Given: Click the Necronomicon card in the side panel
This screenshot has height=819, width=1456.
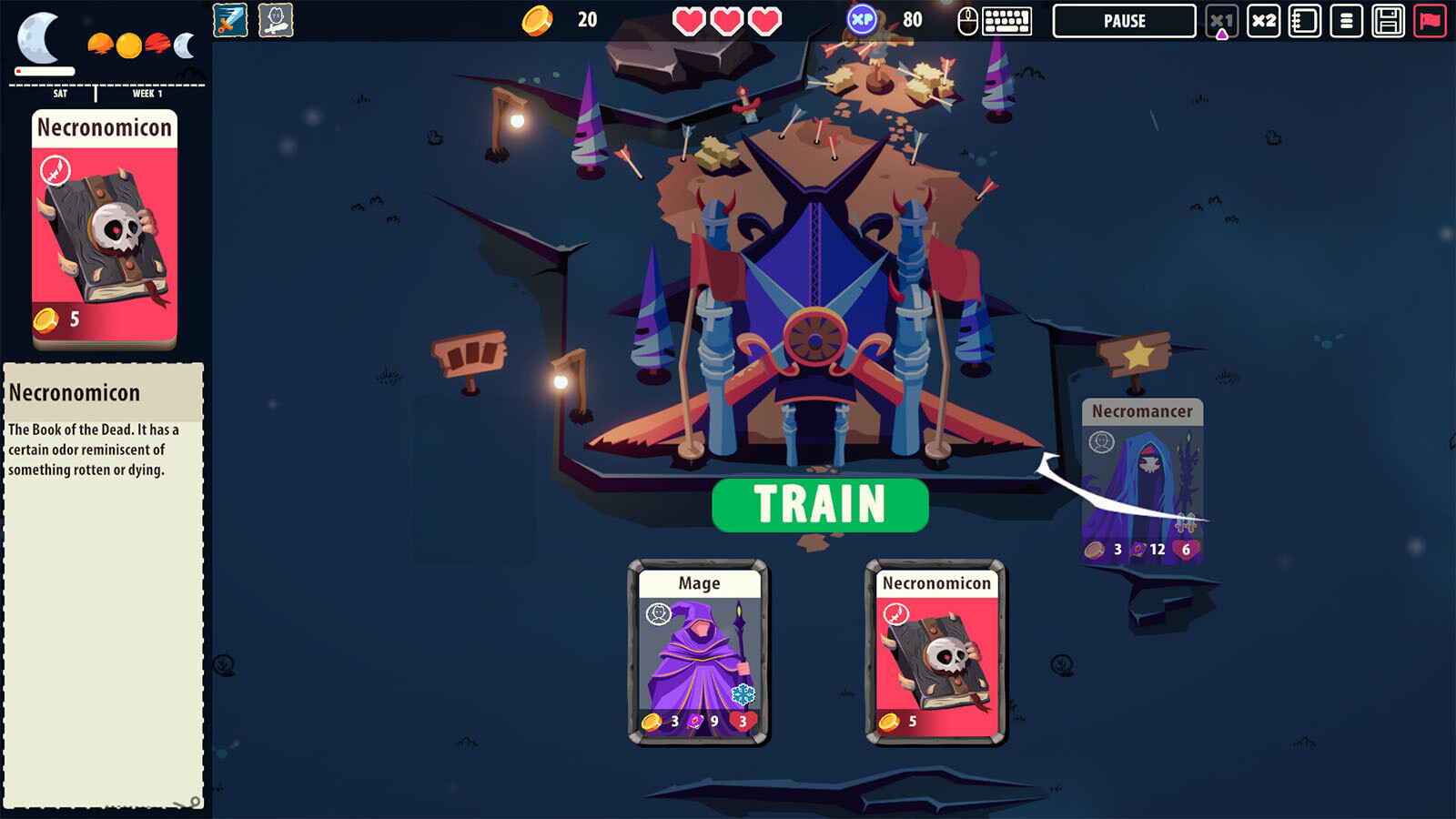Looking at the screenshot, I should (105, 229).
